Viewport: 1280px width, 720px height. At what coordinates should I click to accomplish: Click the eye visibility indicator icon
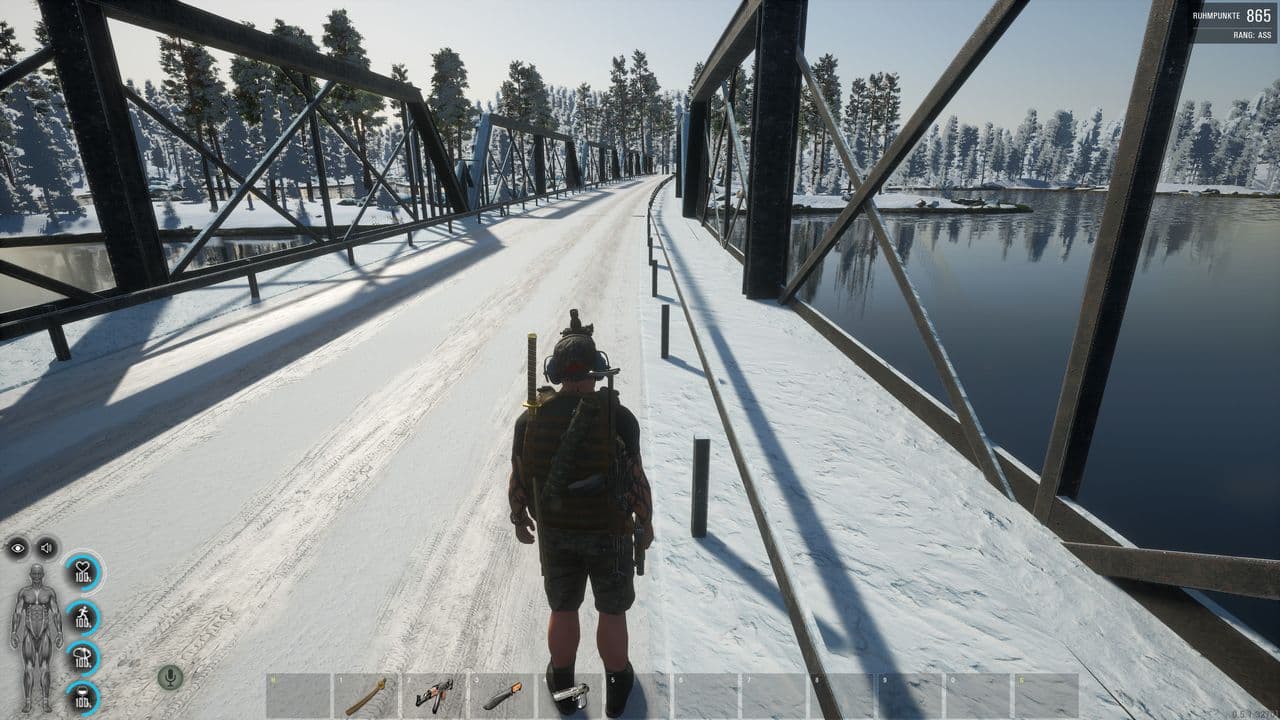coord(17,548)
